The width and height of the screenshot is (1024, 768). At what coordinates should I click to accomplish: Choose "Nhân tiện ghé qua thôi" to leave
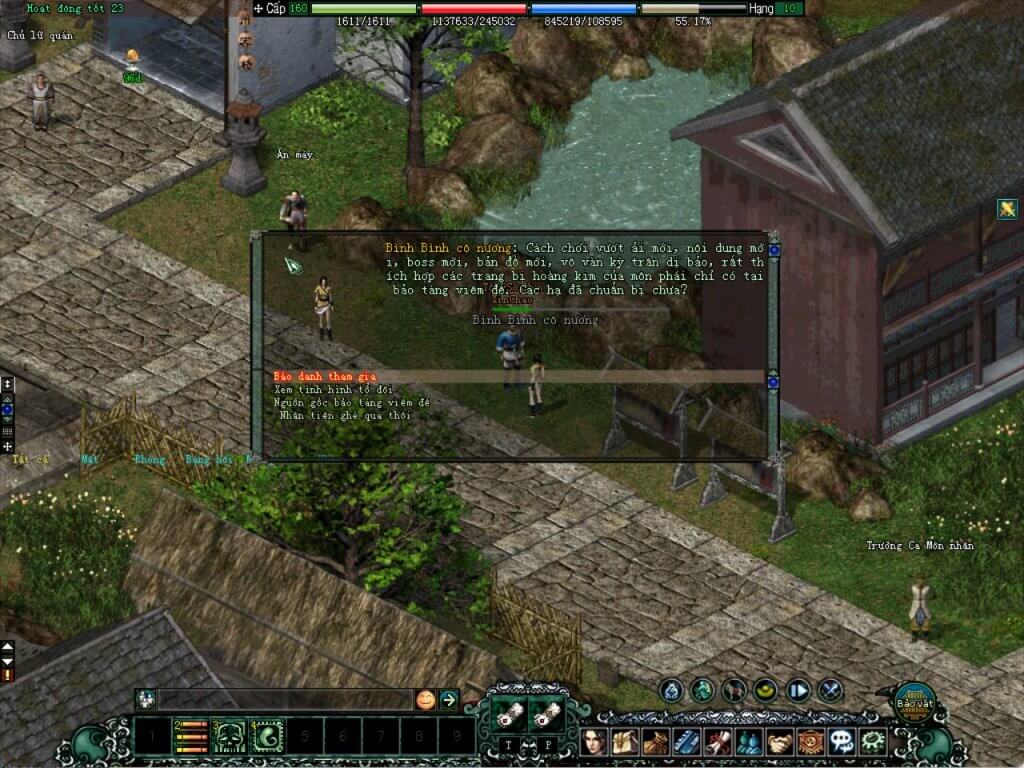pos(343,415)
